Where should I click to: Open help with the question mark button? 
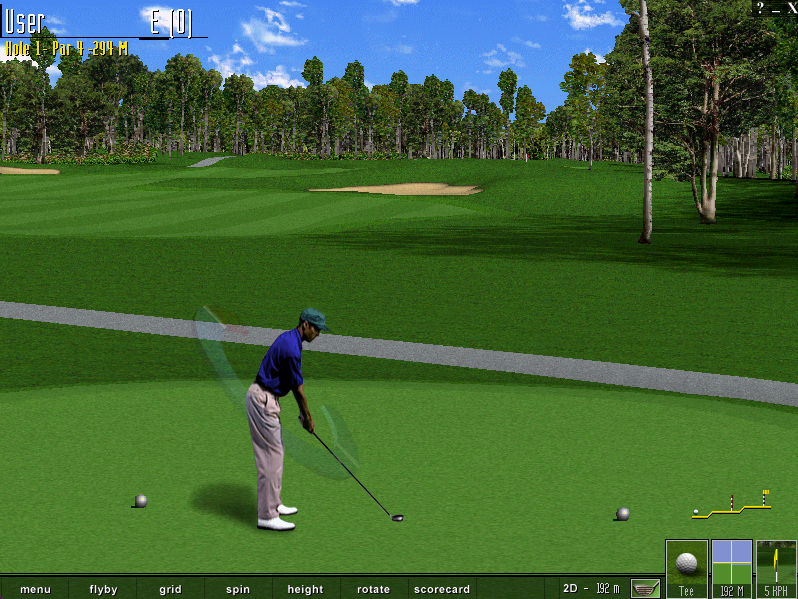point(761,7)
